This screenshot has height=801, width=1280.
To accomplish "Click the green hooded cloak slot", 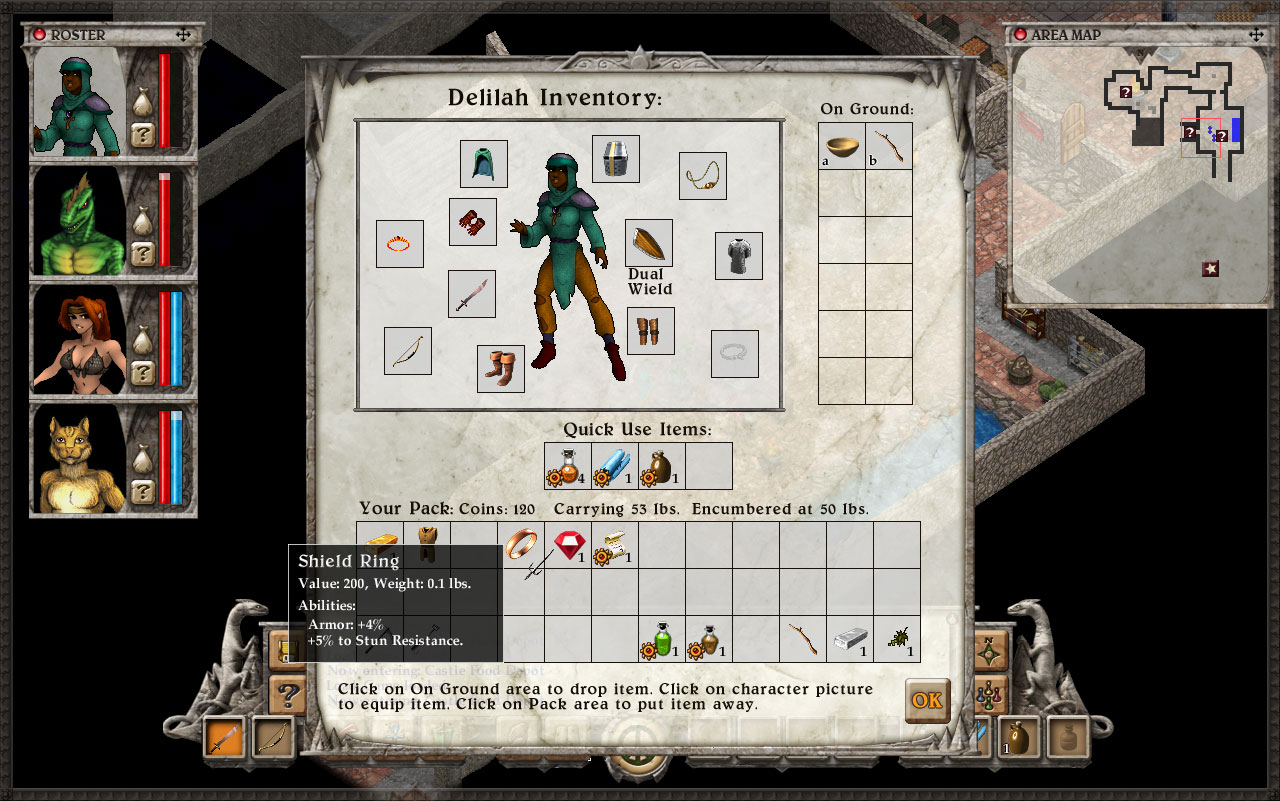I will click(484, 164).
